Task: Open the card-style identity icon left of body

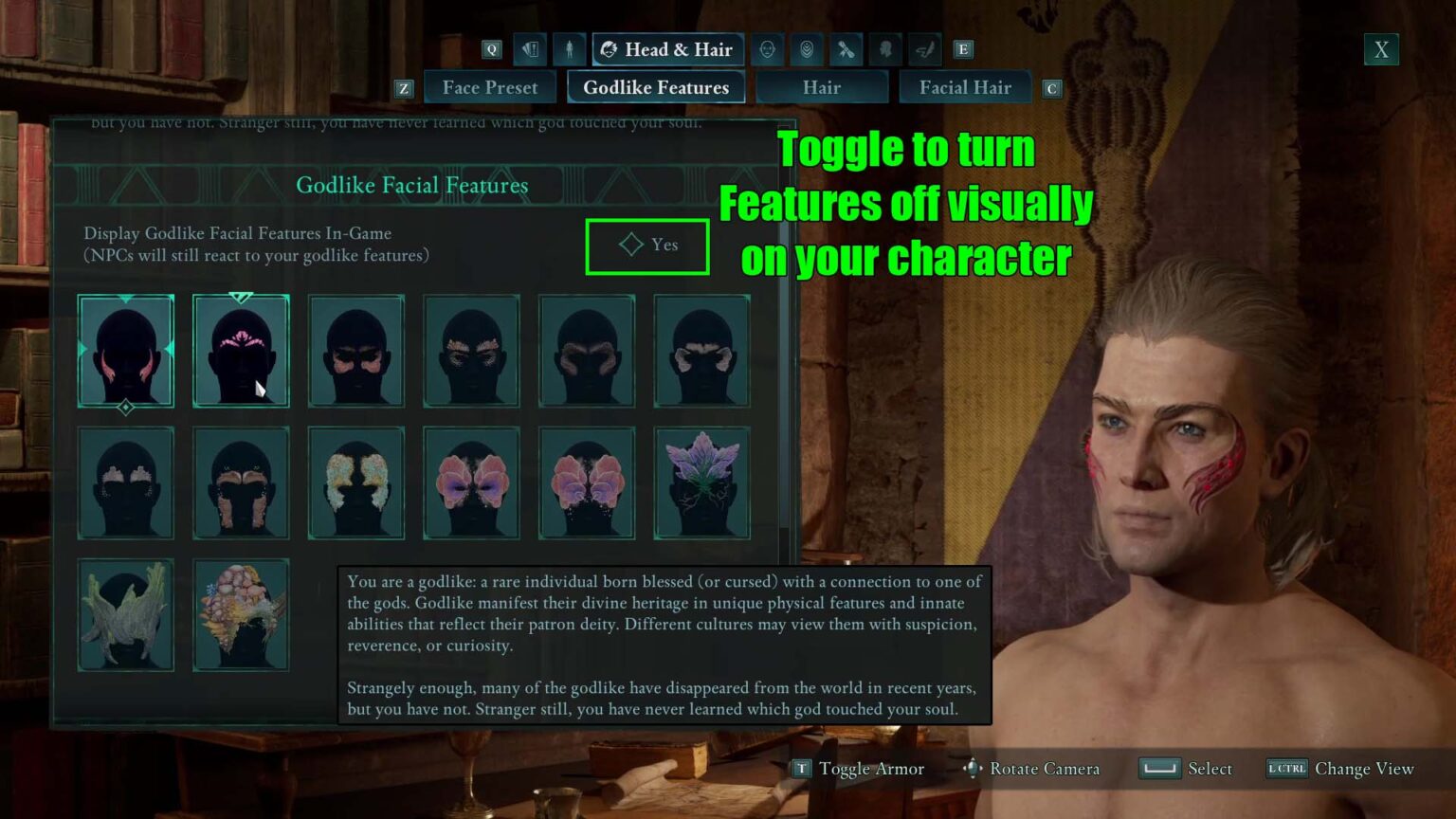Action: pos(530,49)
